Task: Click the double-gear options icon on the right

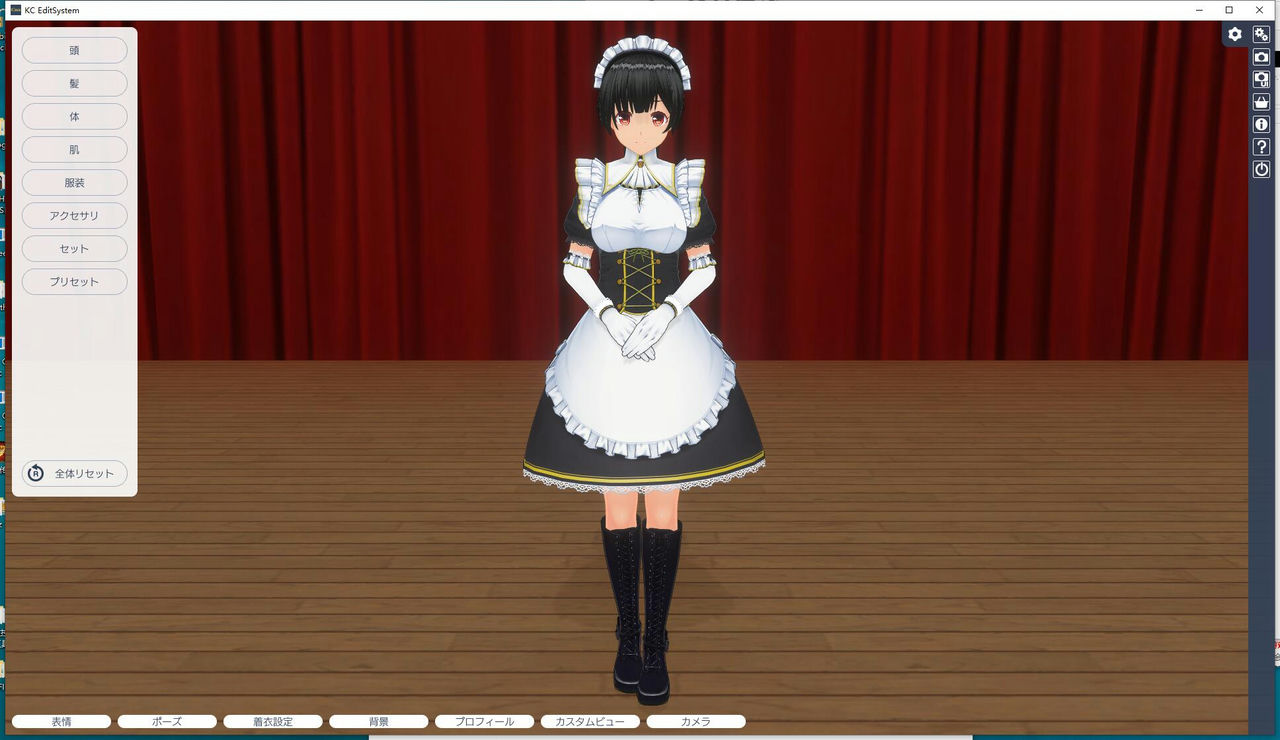Action: pos(1261,33)
